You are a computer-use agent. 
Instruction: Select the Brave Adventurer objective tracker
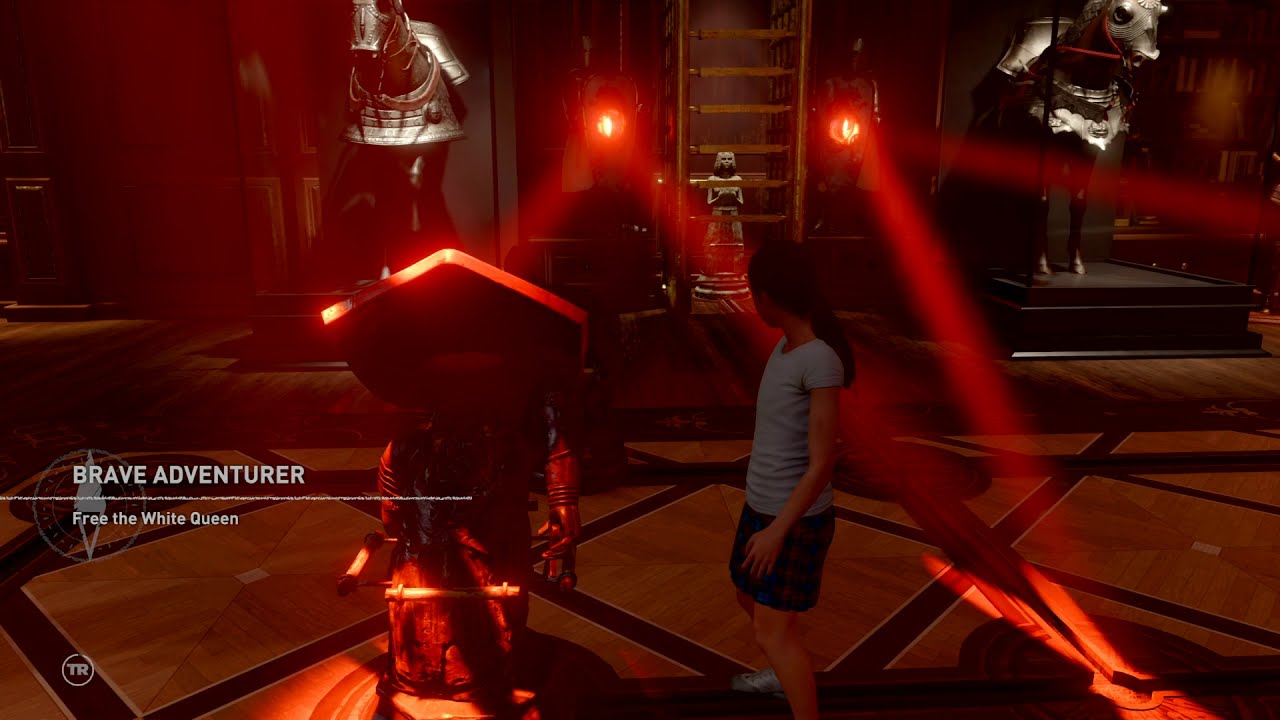188,475
